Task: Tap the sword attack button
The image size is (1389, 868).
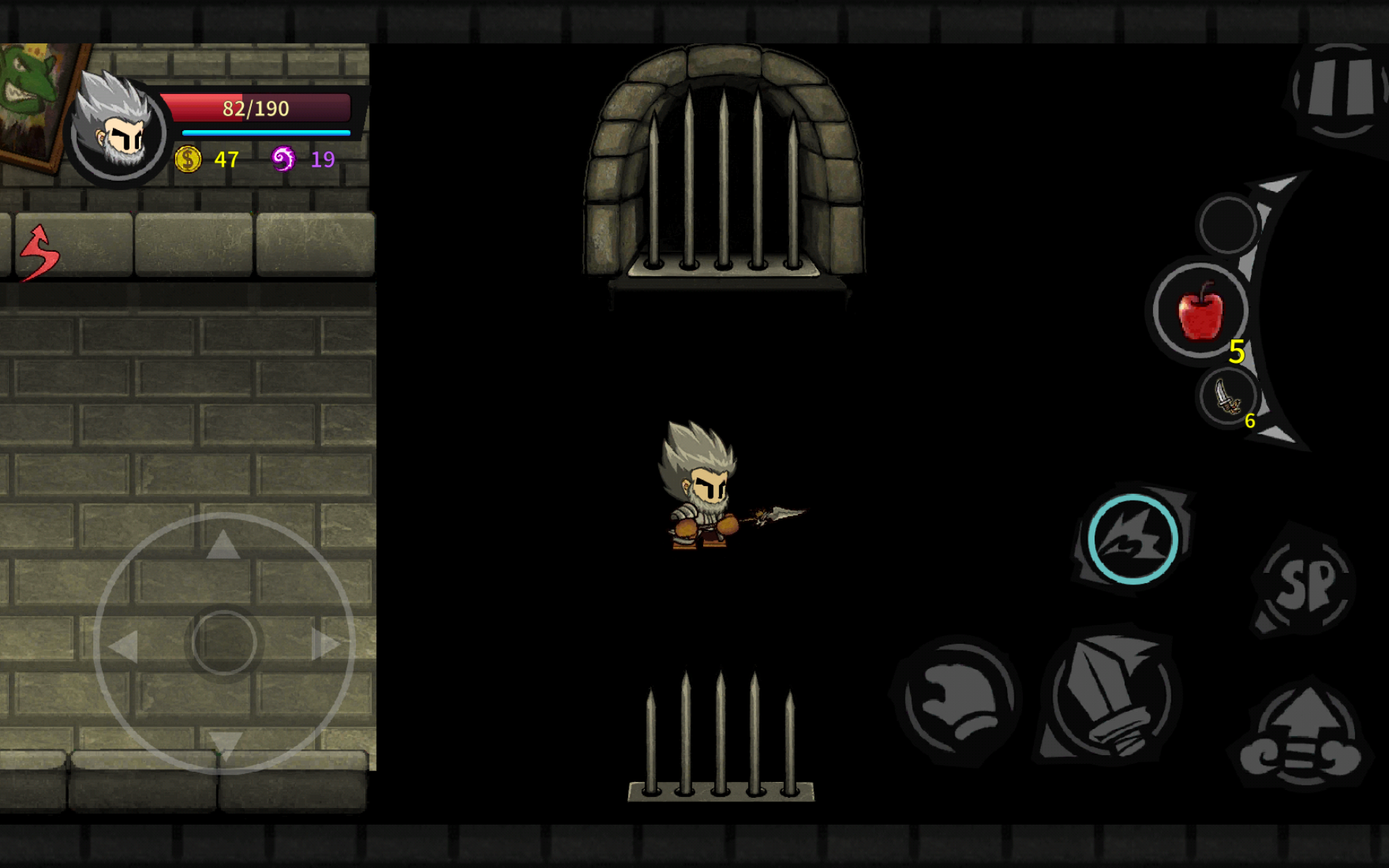Action: tap(1110, 698)
